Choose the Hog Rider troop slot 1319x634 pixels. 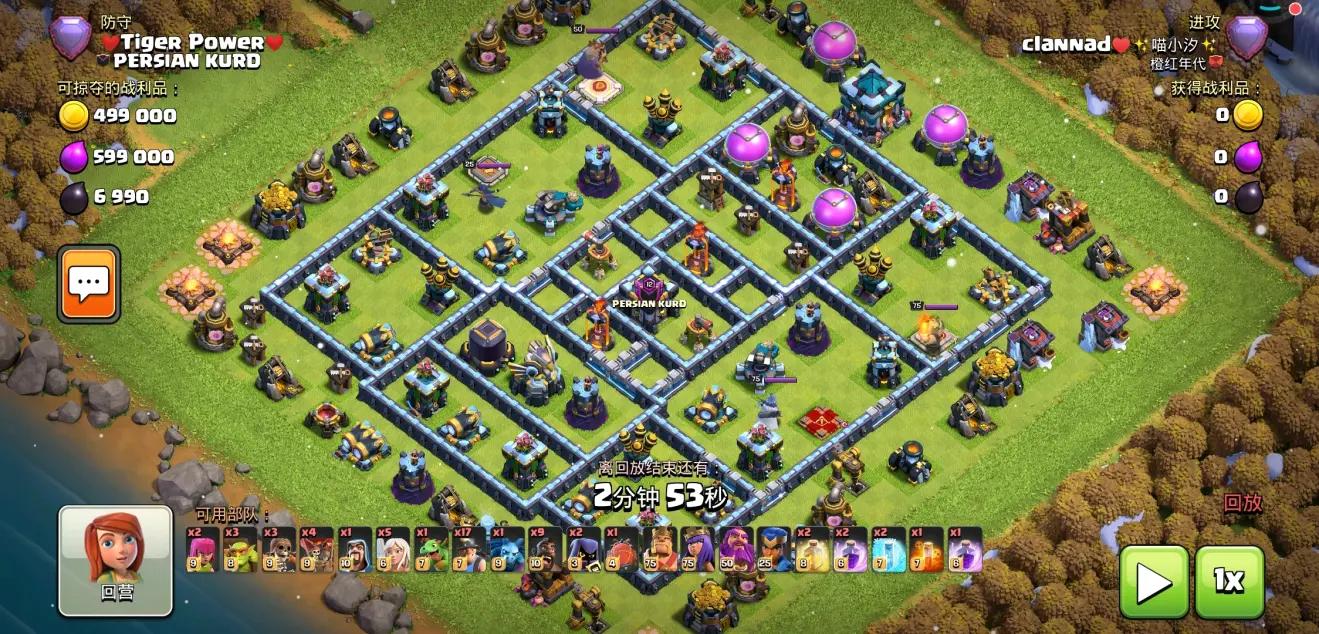point(543,549)
